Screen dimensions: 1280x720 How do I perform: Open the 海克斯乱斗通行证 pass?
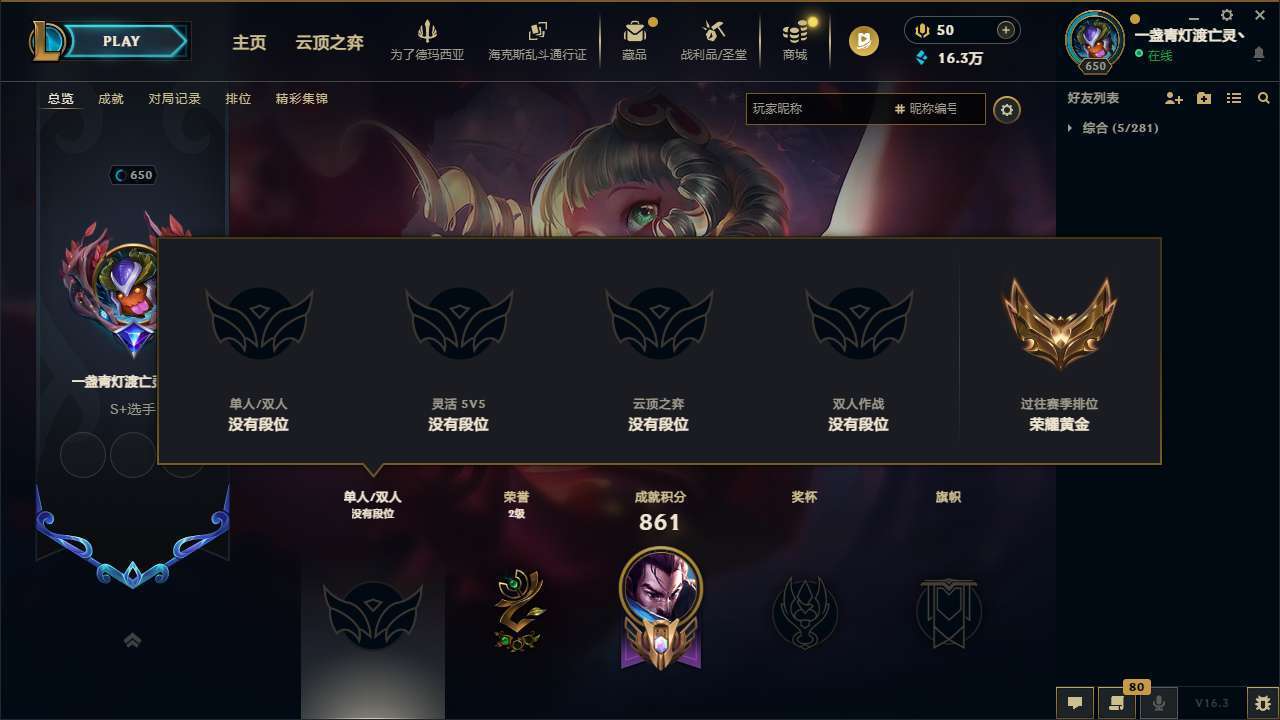click(540, 40)
